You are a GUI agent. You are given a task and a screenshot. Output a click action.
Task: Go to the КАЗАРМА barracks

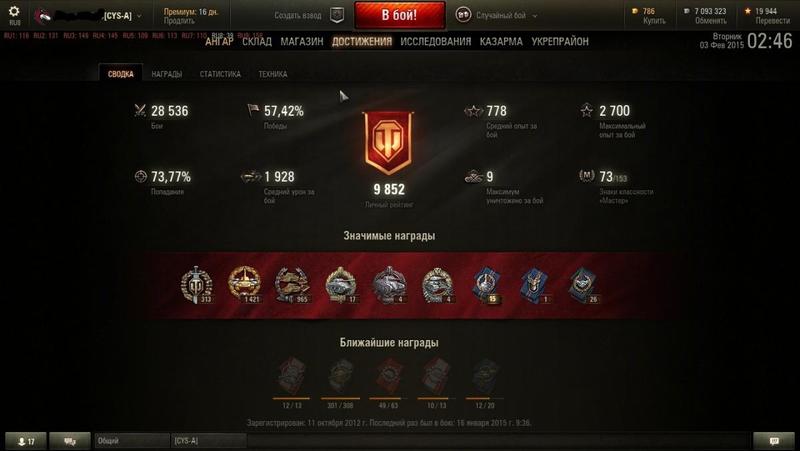(501, 42)
